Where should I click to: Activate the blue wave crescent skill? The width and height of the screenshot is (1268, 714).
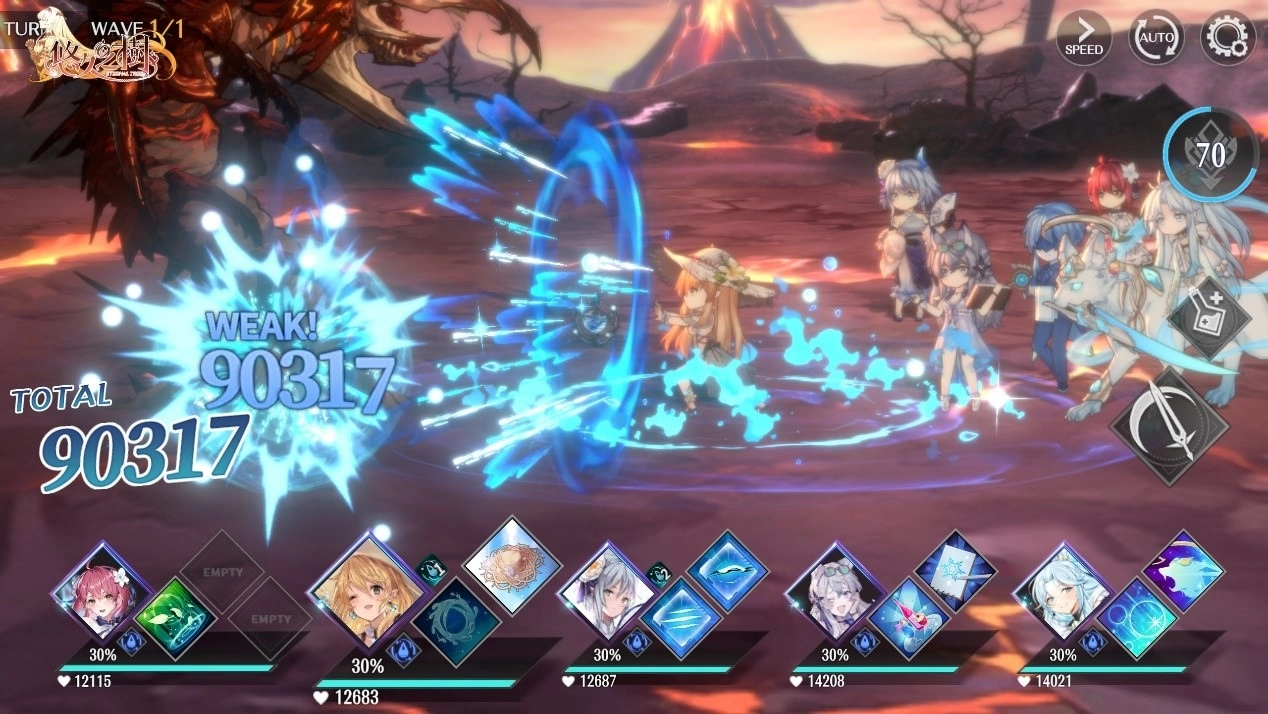click(x=727, y=571)
